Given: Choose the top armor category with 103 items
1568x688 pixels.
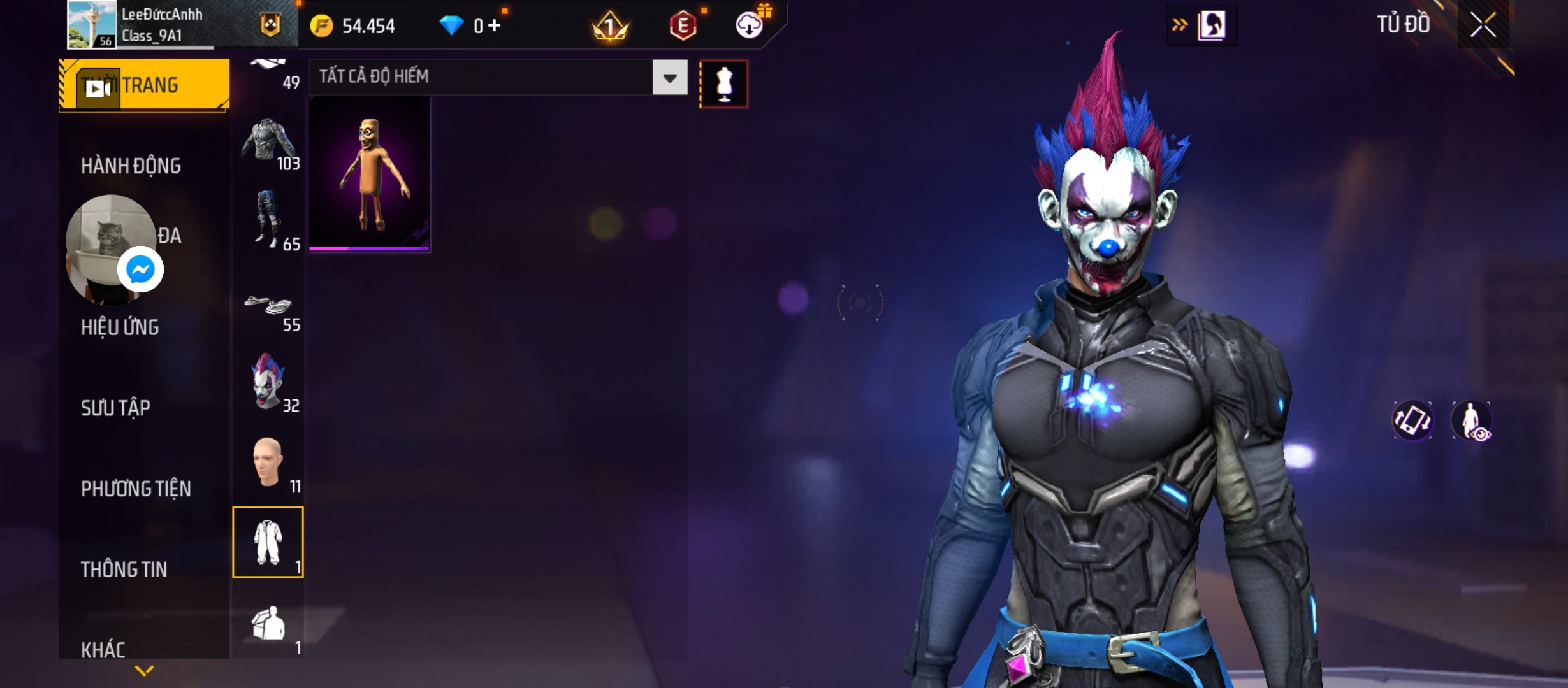Looking at the screenshot, I should 268,142.
